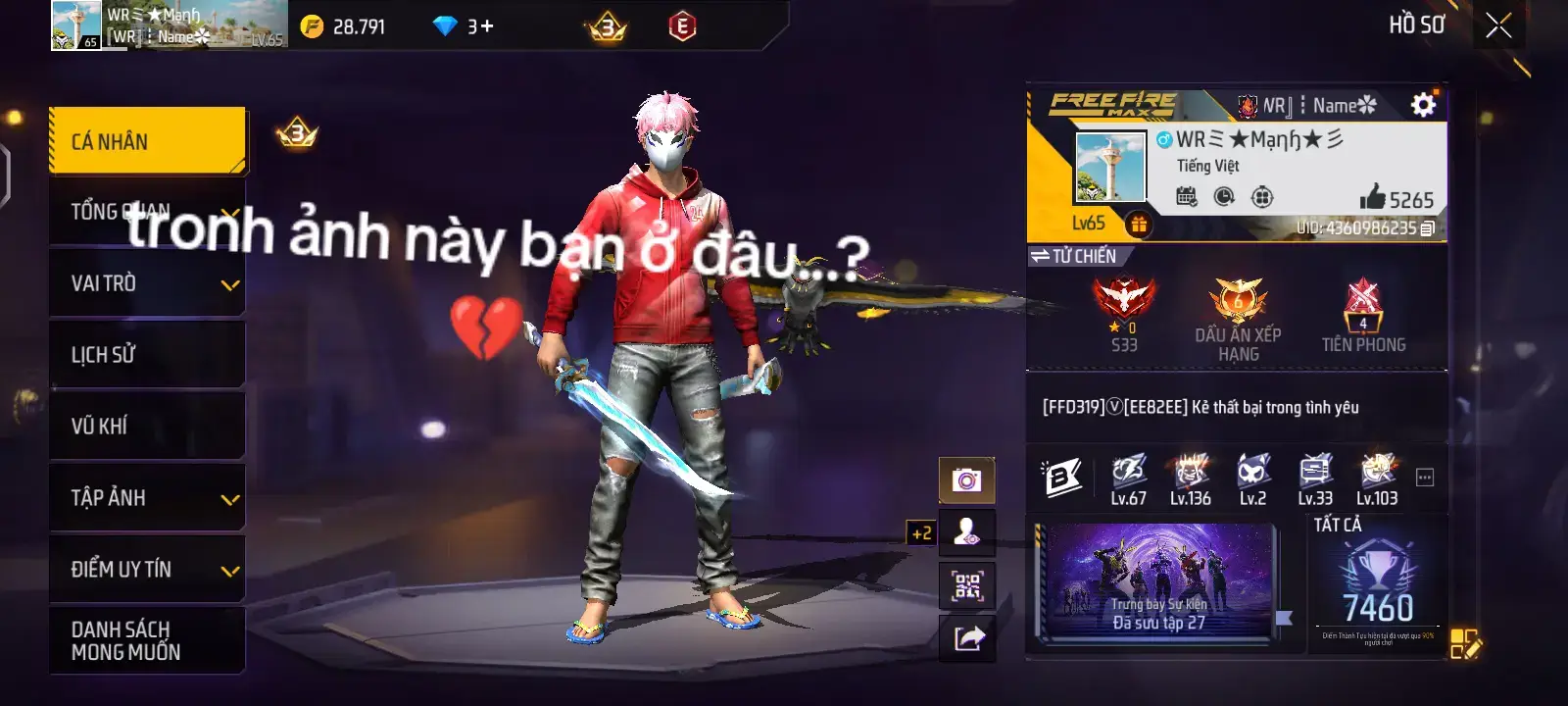Expand the Tập Ảnh section
Viewport: 1568px width, 706px height.
[145, 497]
